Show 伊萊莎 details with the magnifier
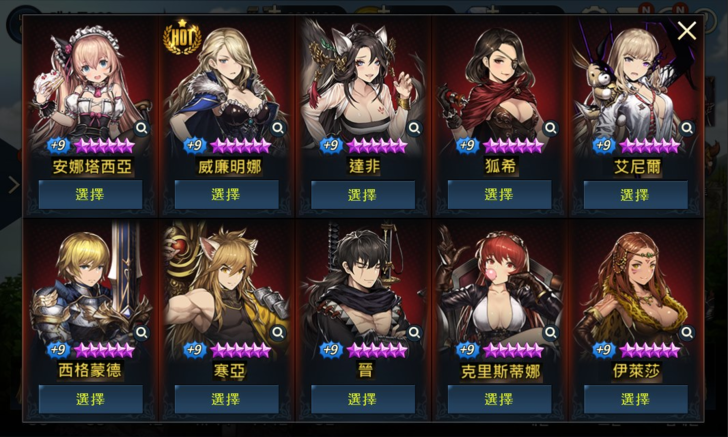 [x=687, y=332]
